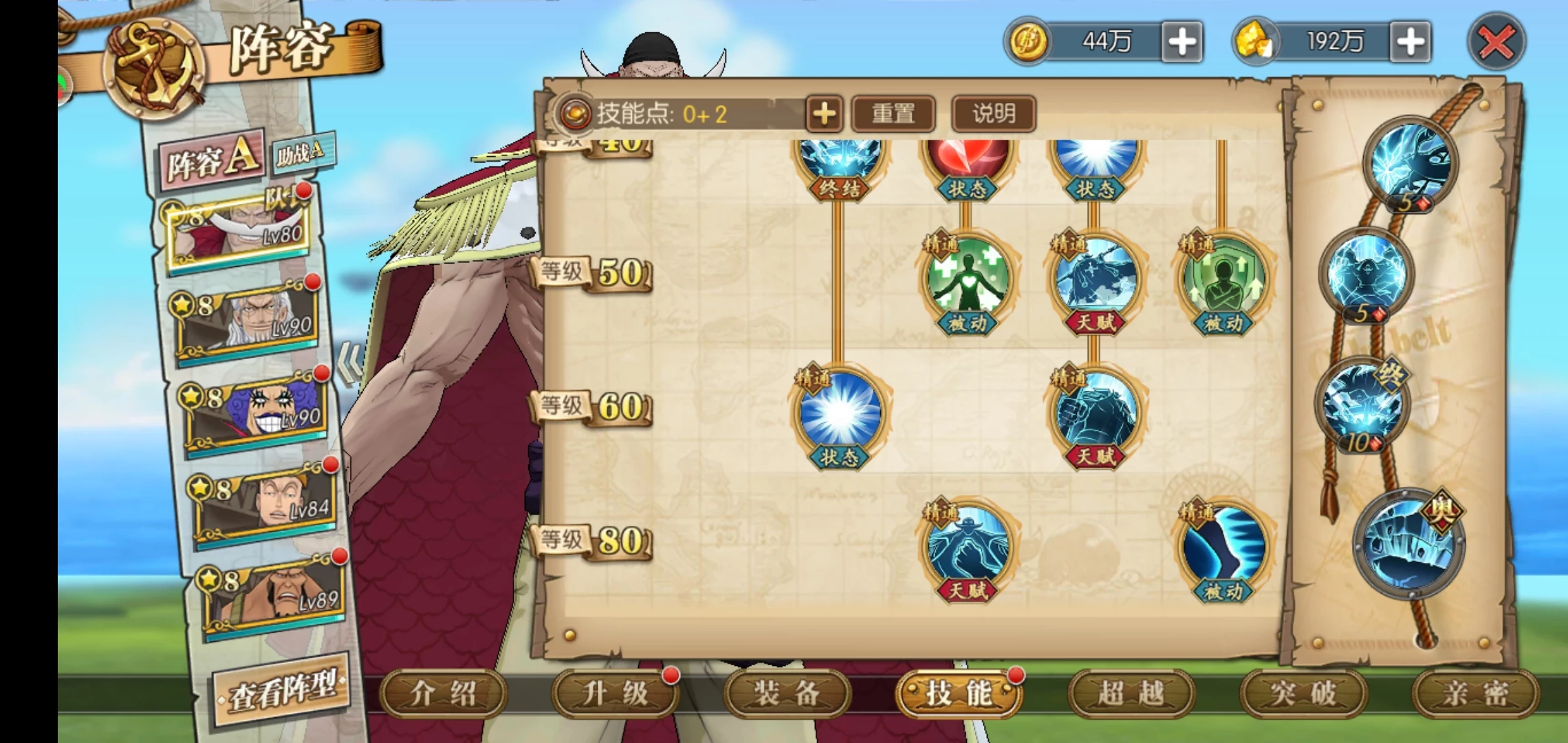This screenshot has height=743, width=1568.
Task: Choose the Lv84 blond crew member portrait
Action: [265, 506]
